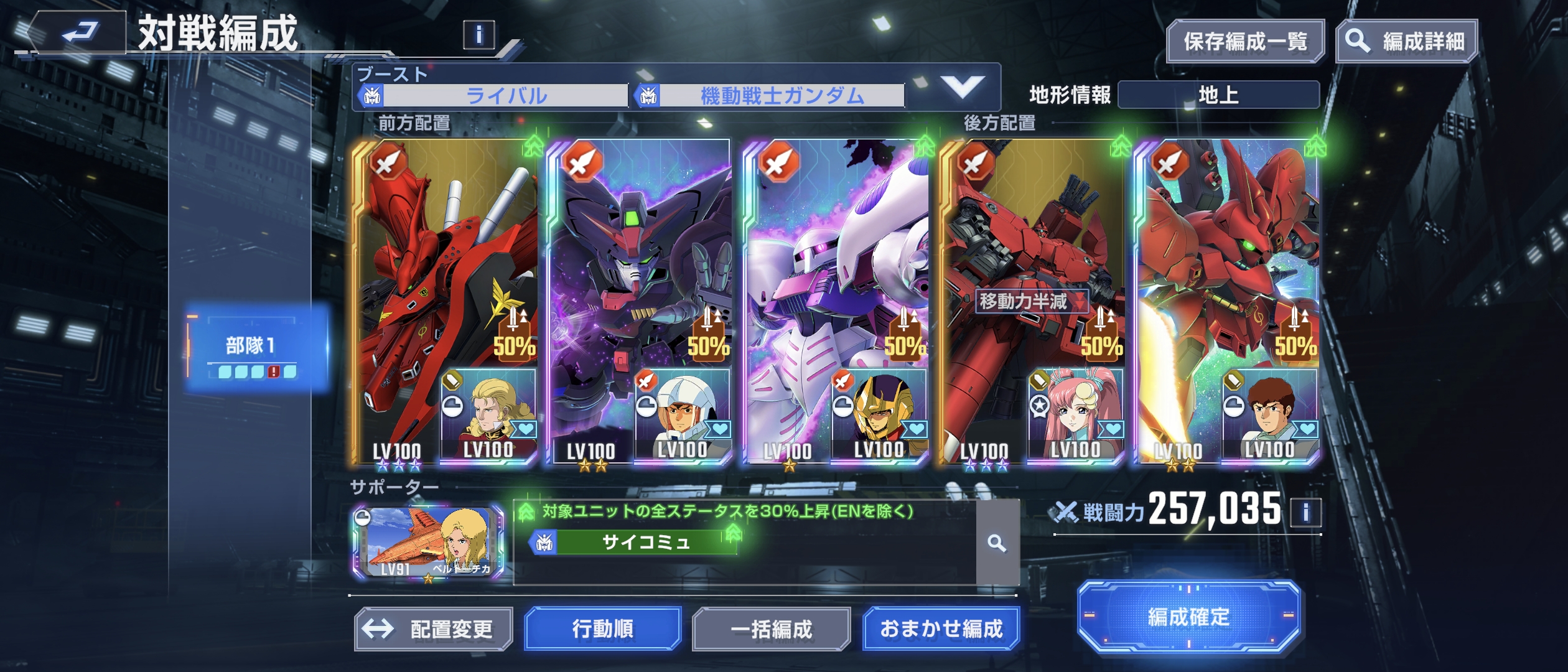Expand the ブースト boost dropdown arrow

961,87
